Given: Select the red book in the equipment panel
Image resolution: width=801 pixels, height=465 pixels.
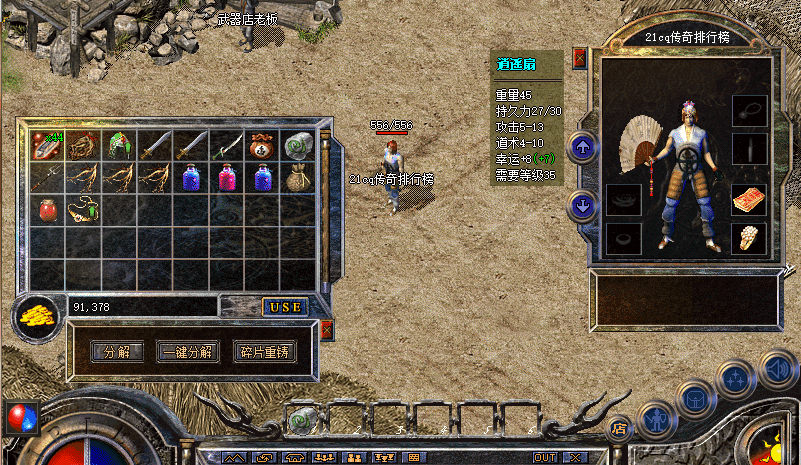Looking at the screenshot, I should 748,199.
